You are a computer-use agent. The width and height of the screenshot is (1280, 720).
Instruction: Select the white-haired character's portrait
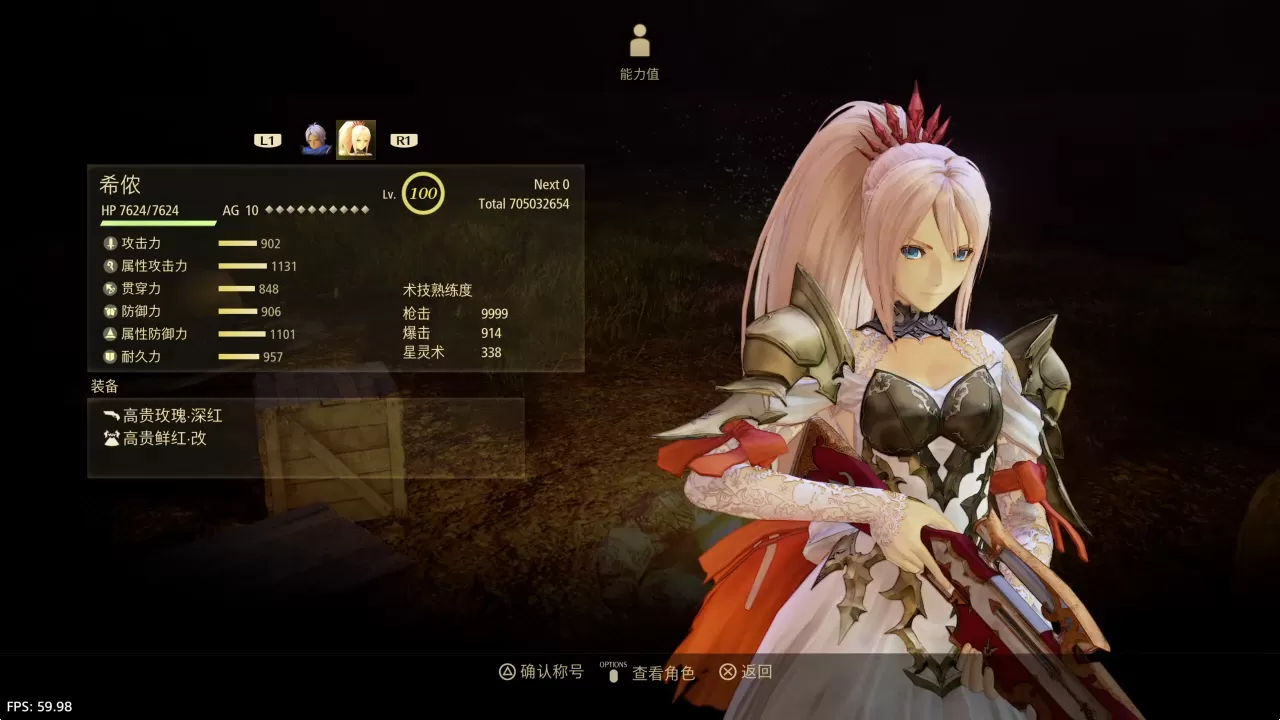(x=317, y=138)
